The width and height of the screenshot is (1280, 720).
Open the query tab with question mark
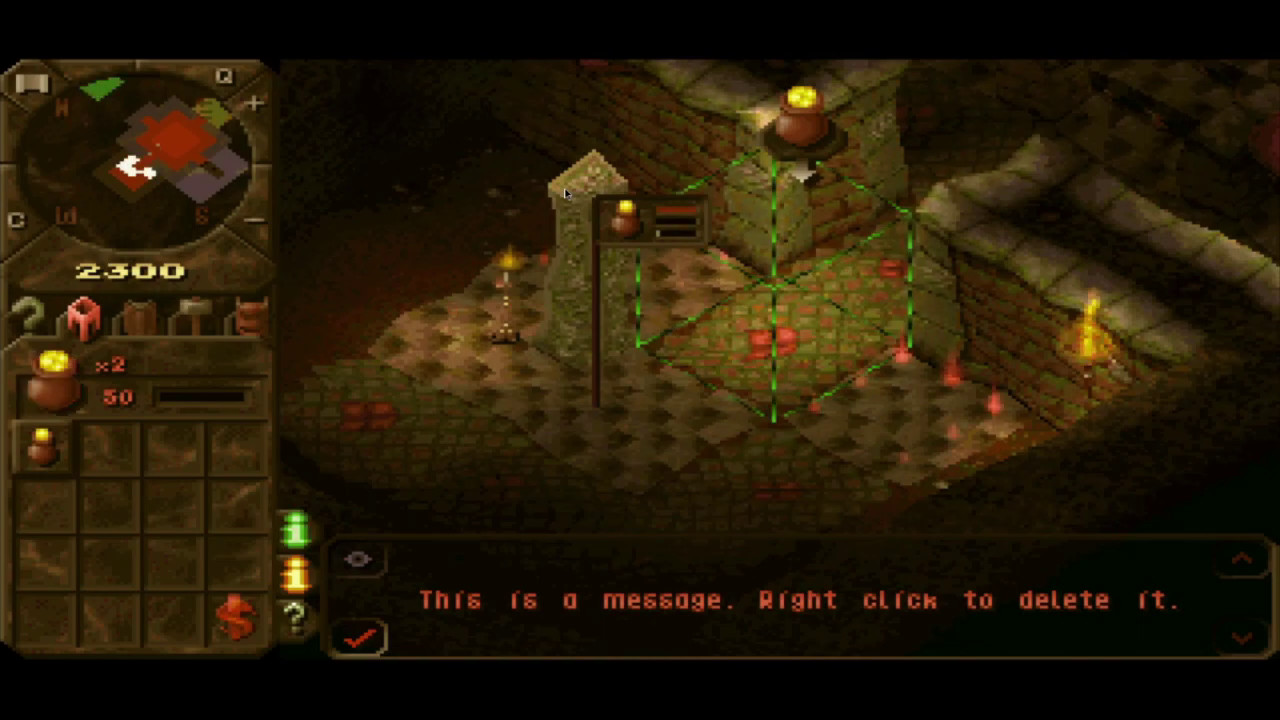tap(28, 316)
